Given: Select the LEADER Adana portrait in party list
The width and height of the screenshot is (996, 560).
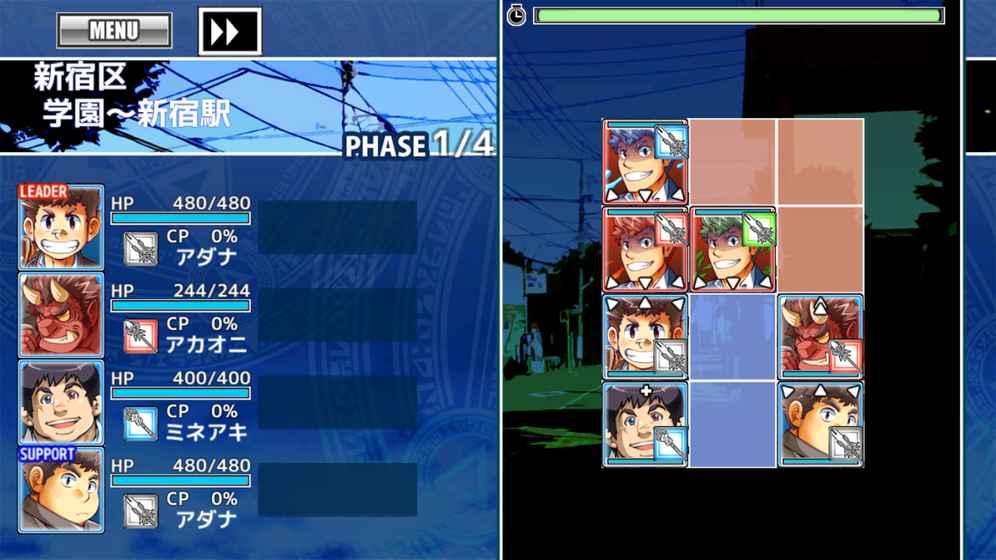Looking at the screenshot, I should point(61,228).
